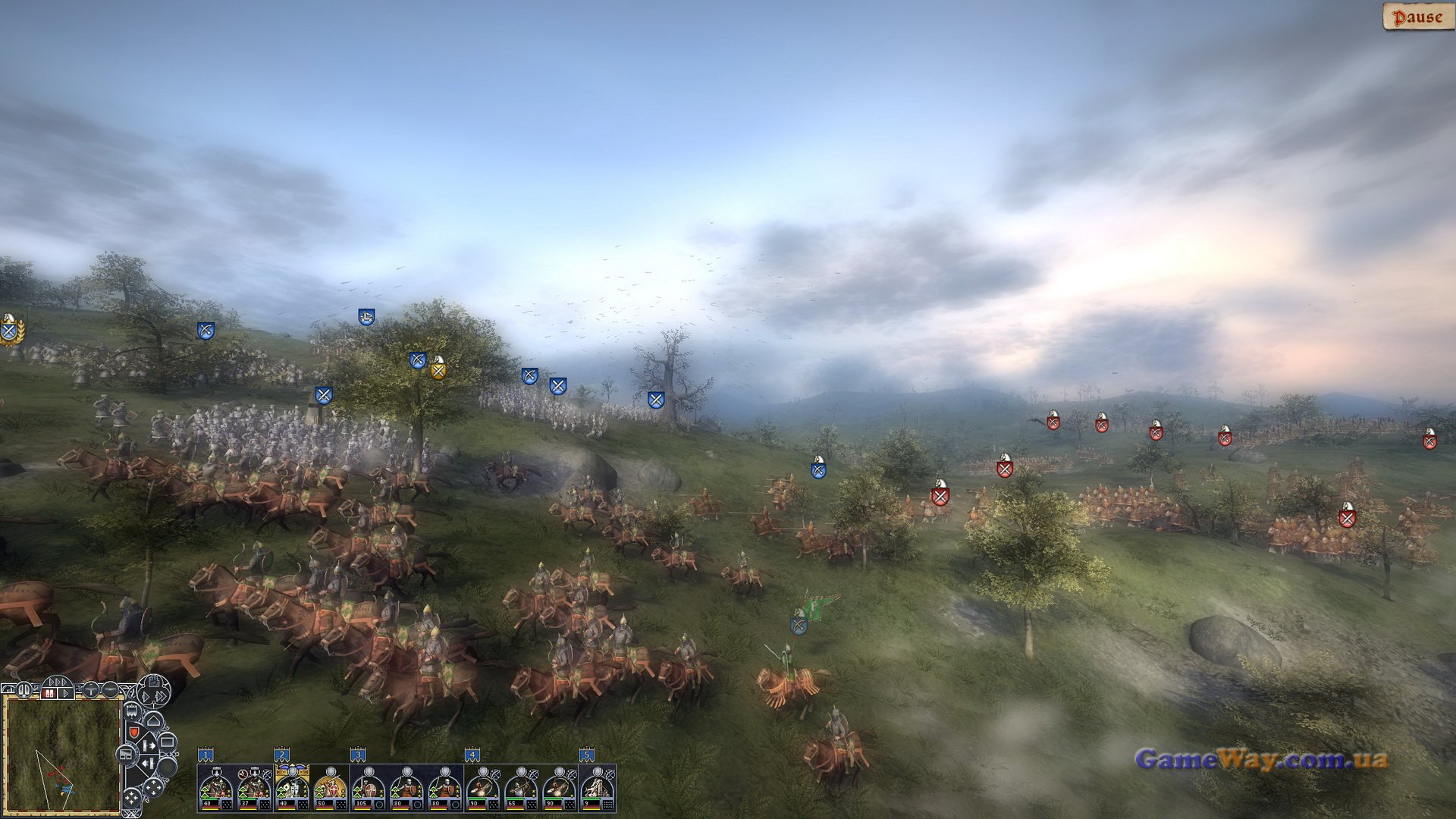Select the gold crossed-swords unit marker
This screenshot has width=1456, height=819.
pos(438,369)
